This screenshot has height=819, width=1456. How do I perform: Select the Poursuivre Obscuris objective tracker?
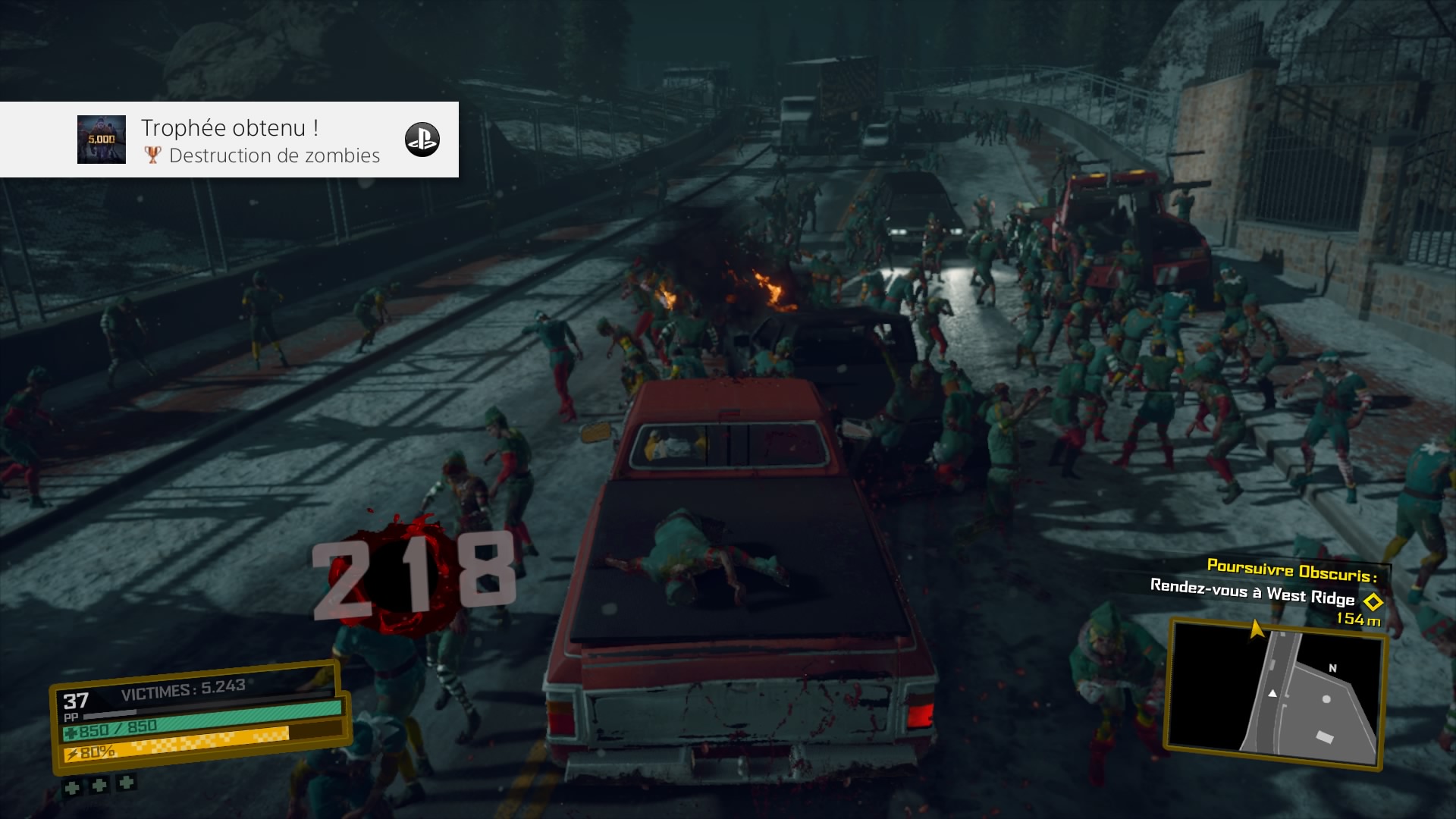click(x=1291, y=568)
